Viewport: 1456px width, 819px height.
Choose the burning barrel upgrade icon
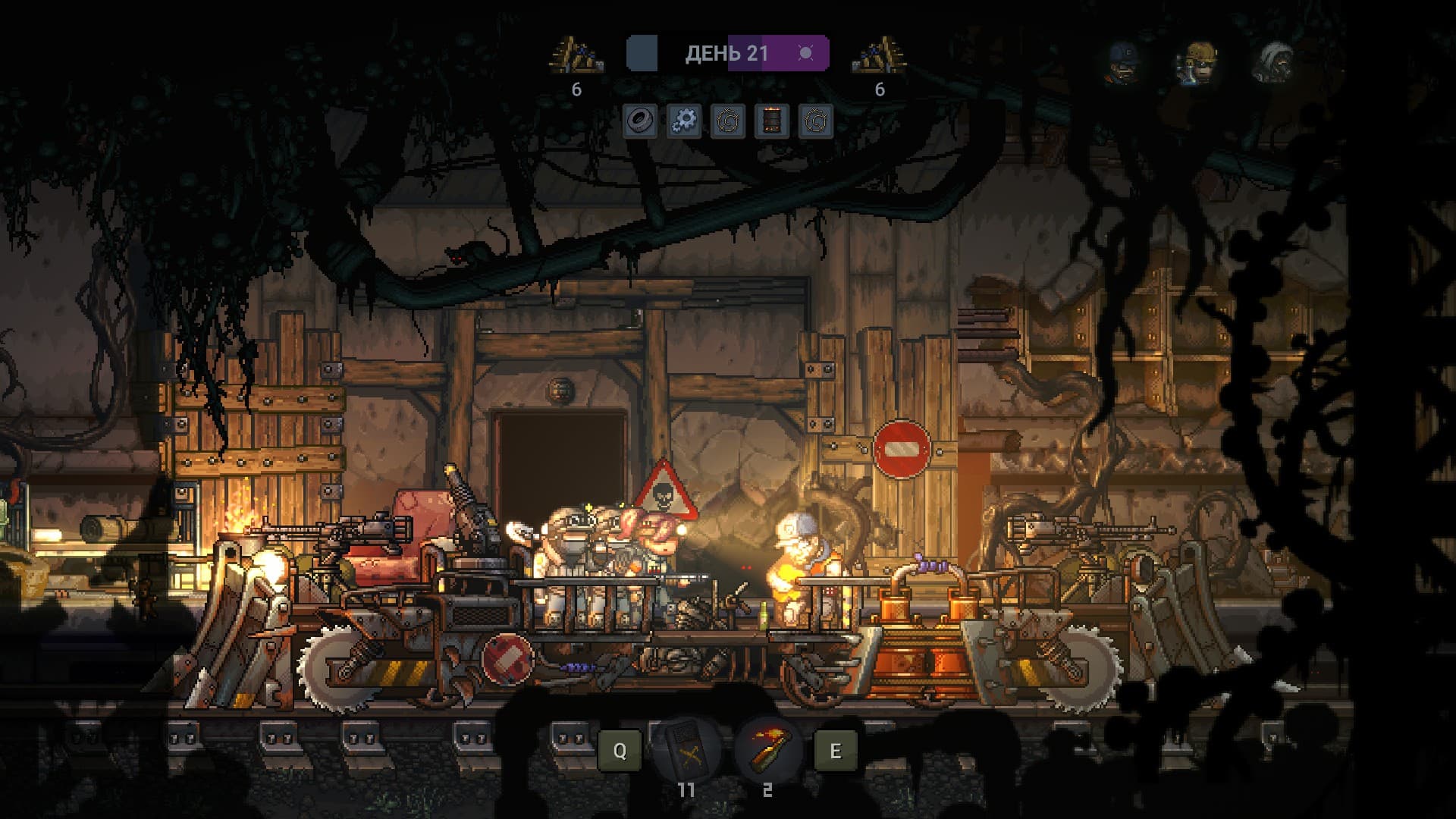pos(772,121)
